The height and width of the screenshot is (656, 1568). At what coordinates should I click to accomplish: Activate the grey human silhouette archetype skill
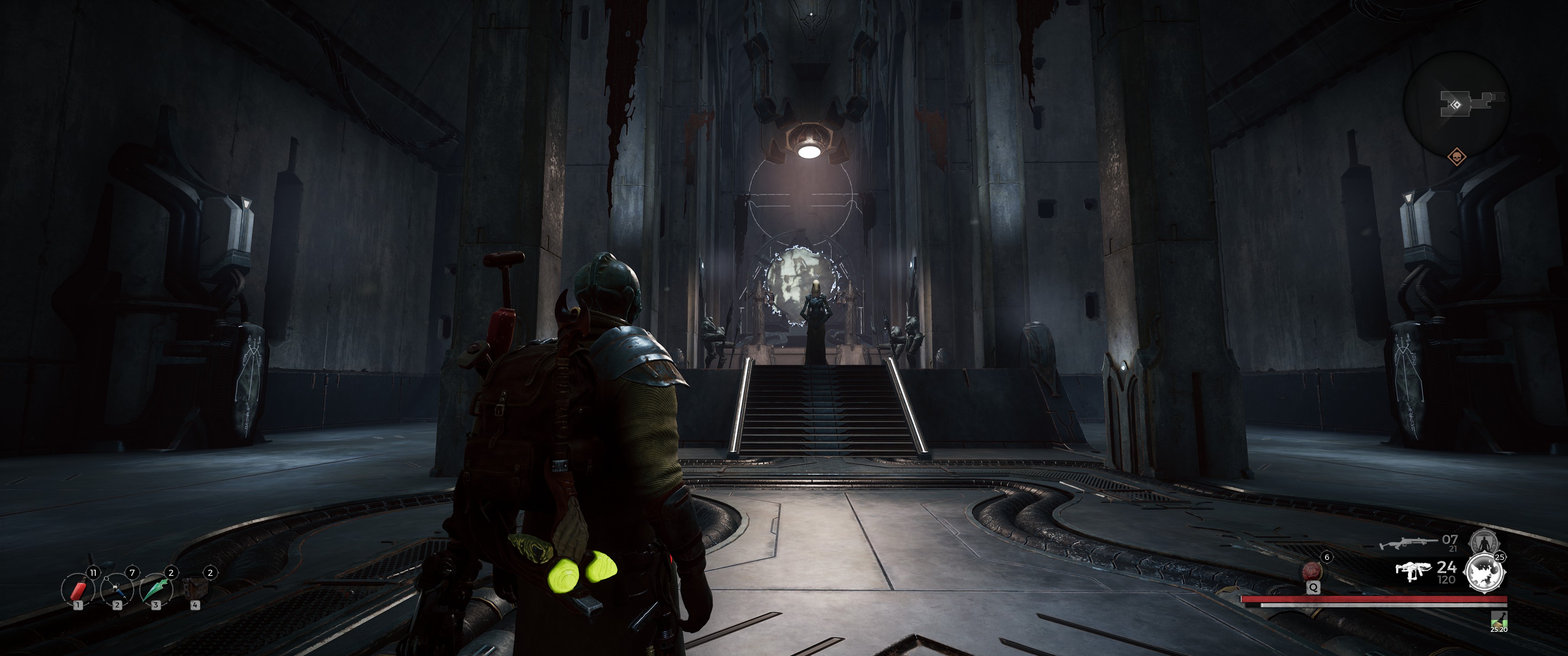[1483, 542]
